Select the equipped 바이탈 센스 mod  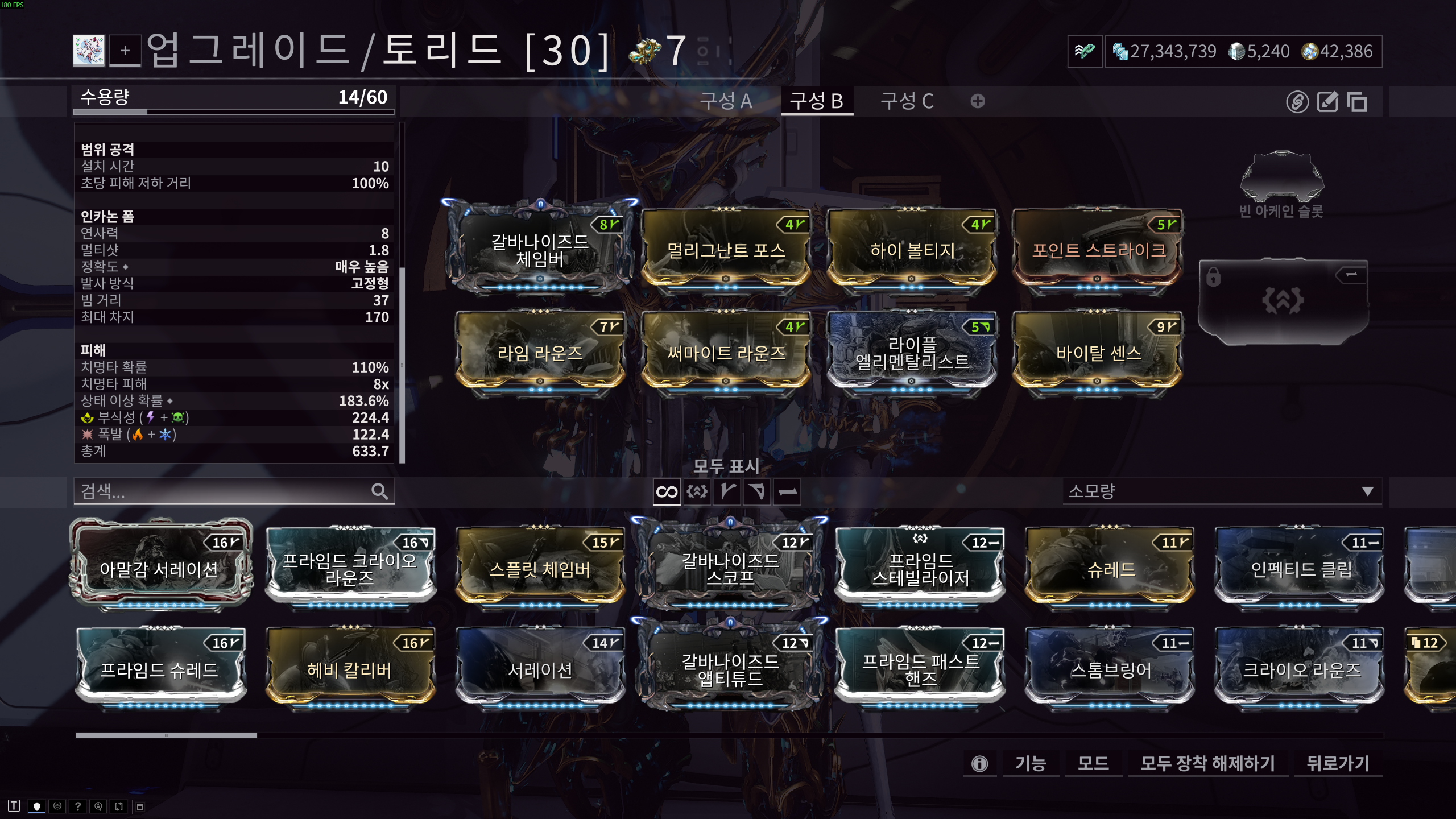(x=1098, y=353)
